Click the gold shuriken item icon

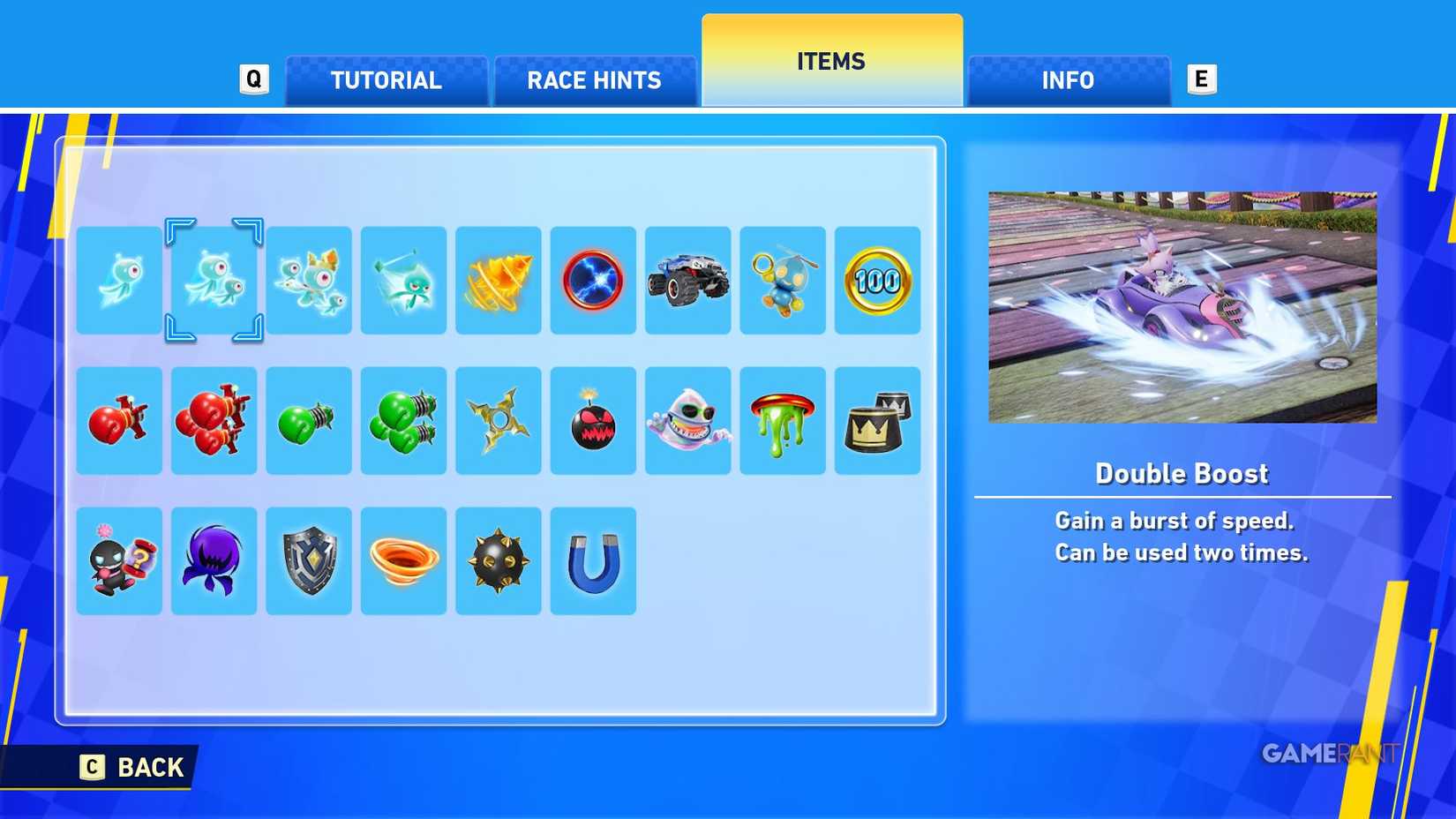(x=499, y=419)
